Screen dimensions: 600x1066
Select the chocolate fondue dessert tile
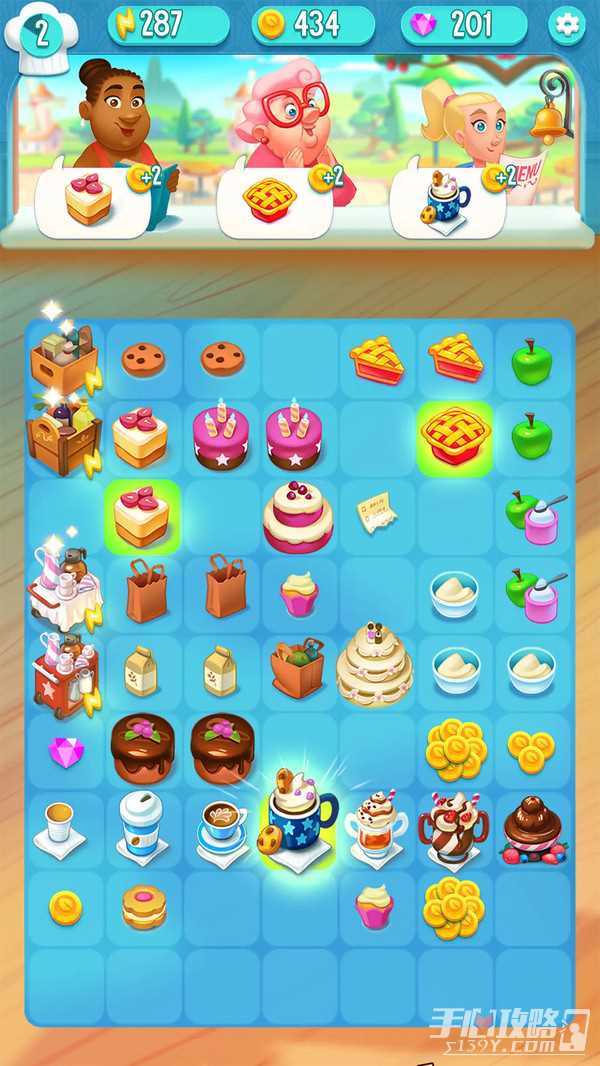click(x=534, y=828)
